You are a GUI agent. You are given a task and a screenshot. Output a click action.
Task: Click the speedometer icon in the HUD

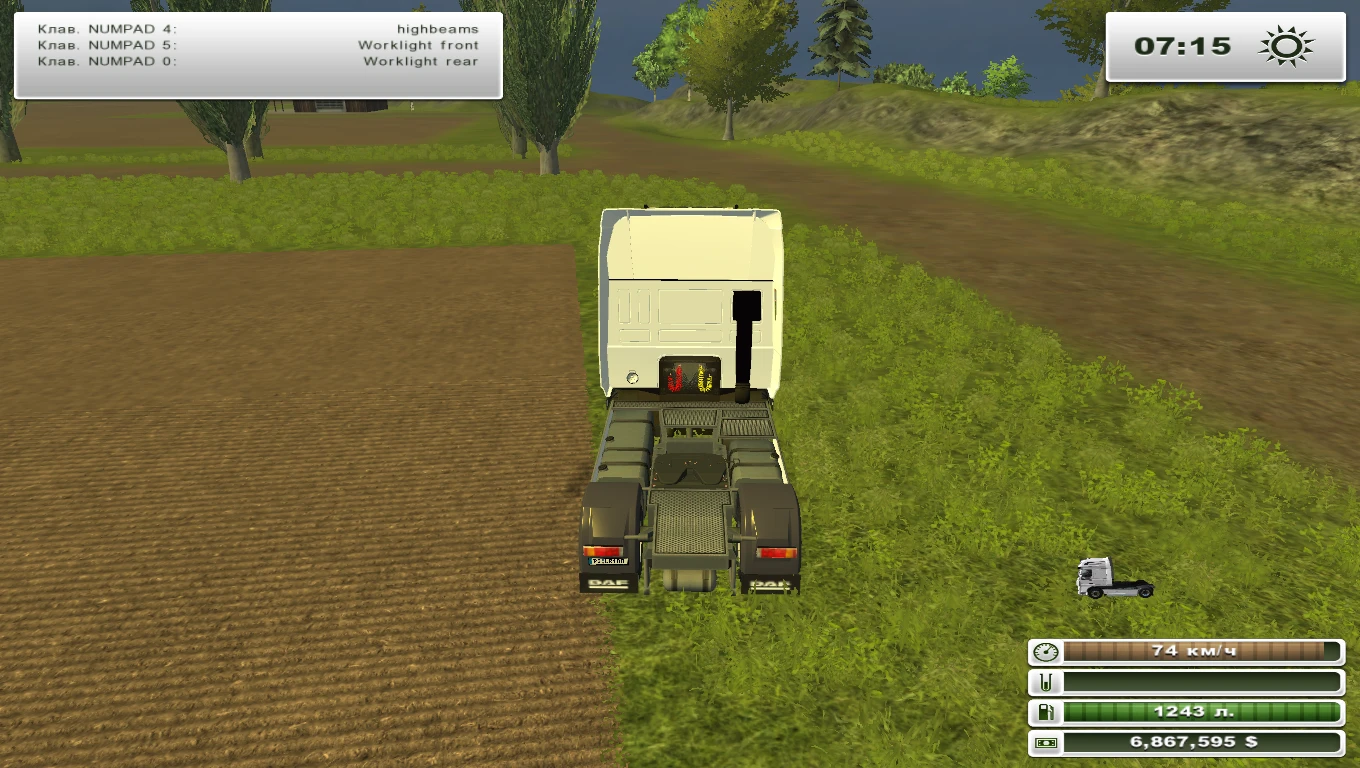1047,651
